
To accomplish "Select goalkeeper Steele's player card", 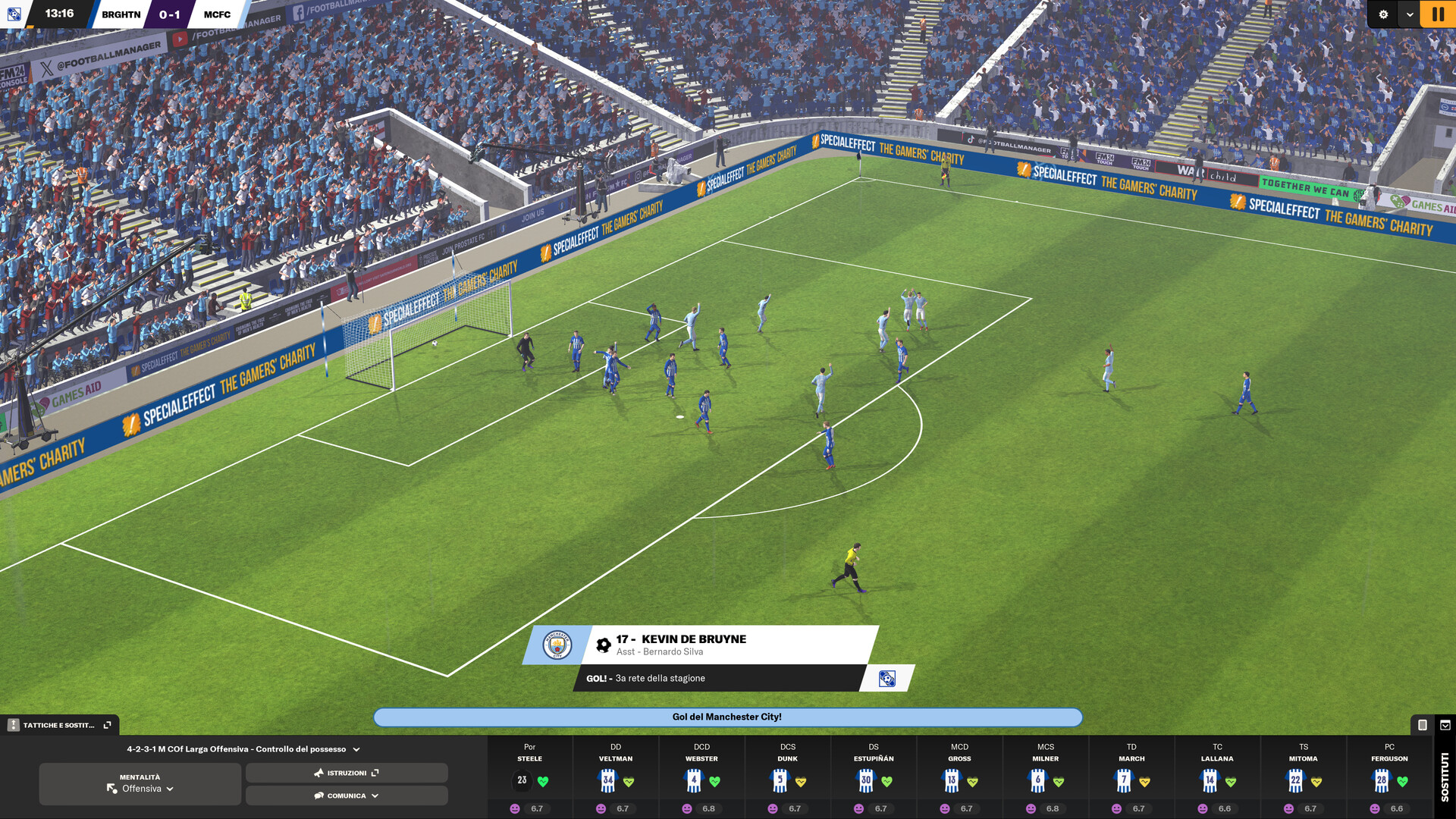I will 530,777.
